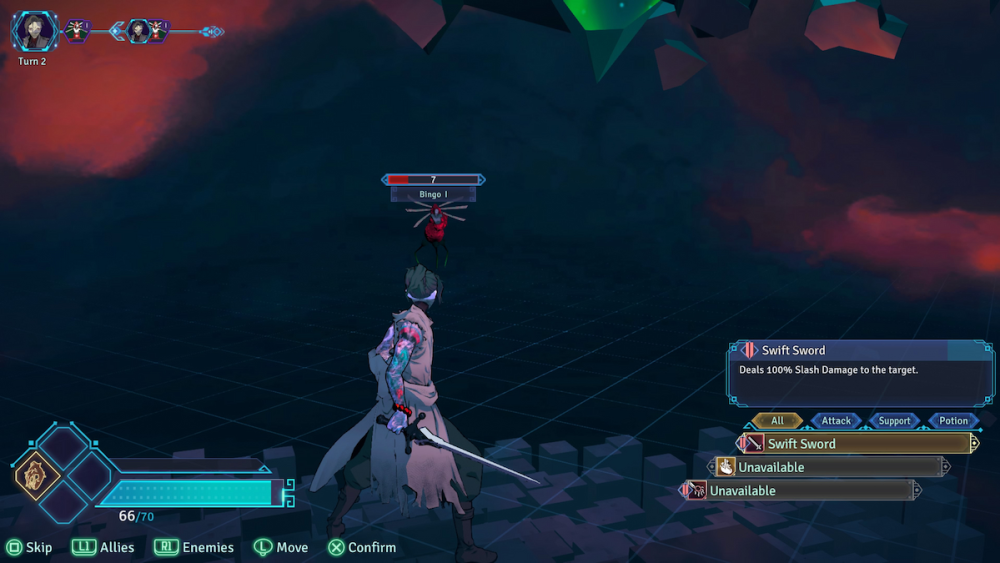Screen dimensions: 1000x563
Task: Select the large active character portrait
Action: (33, 31)
